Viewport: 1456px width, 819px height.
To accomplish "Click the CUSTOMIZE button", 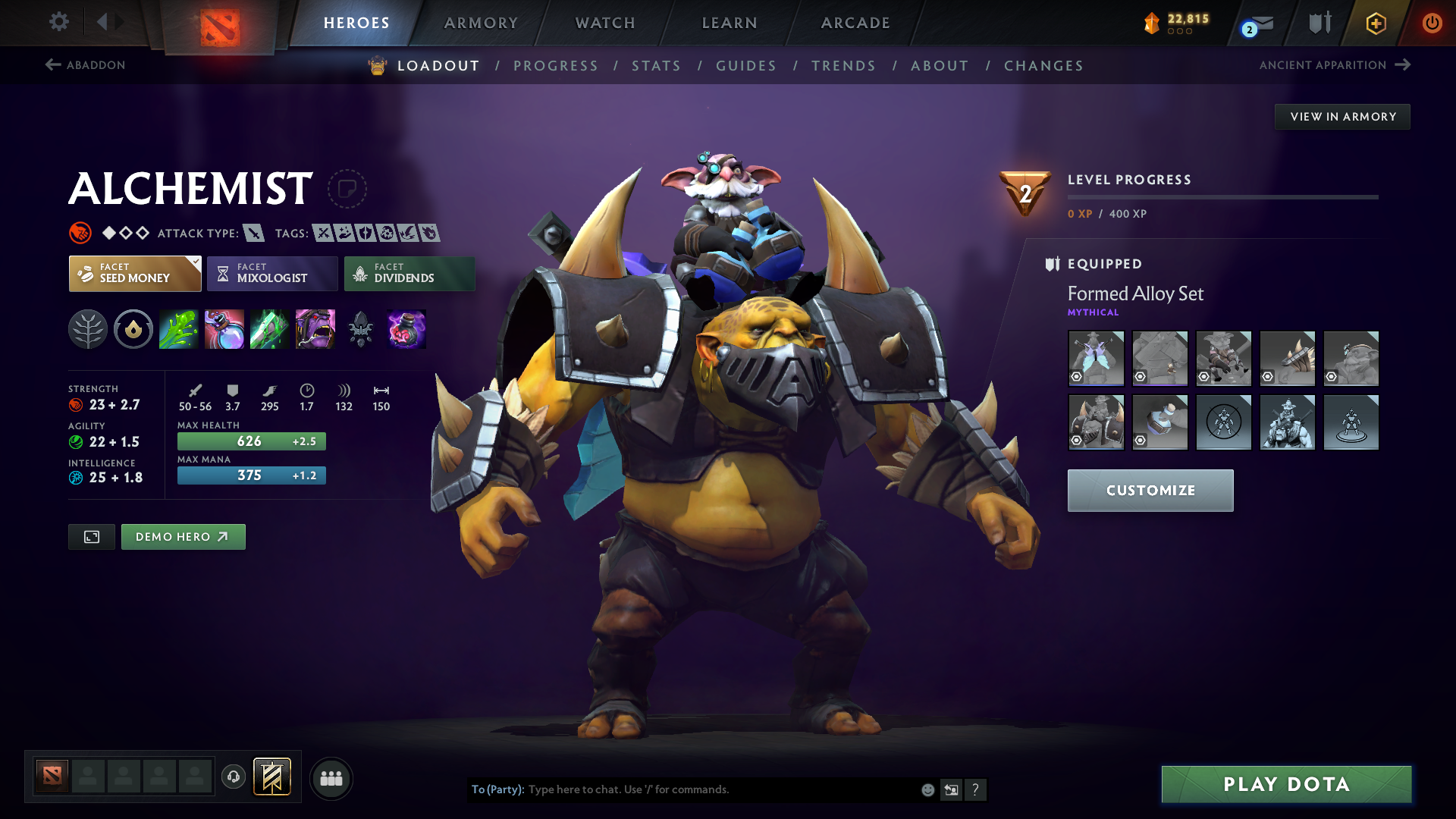I will pyautogui.click(x=1150, y=490).
